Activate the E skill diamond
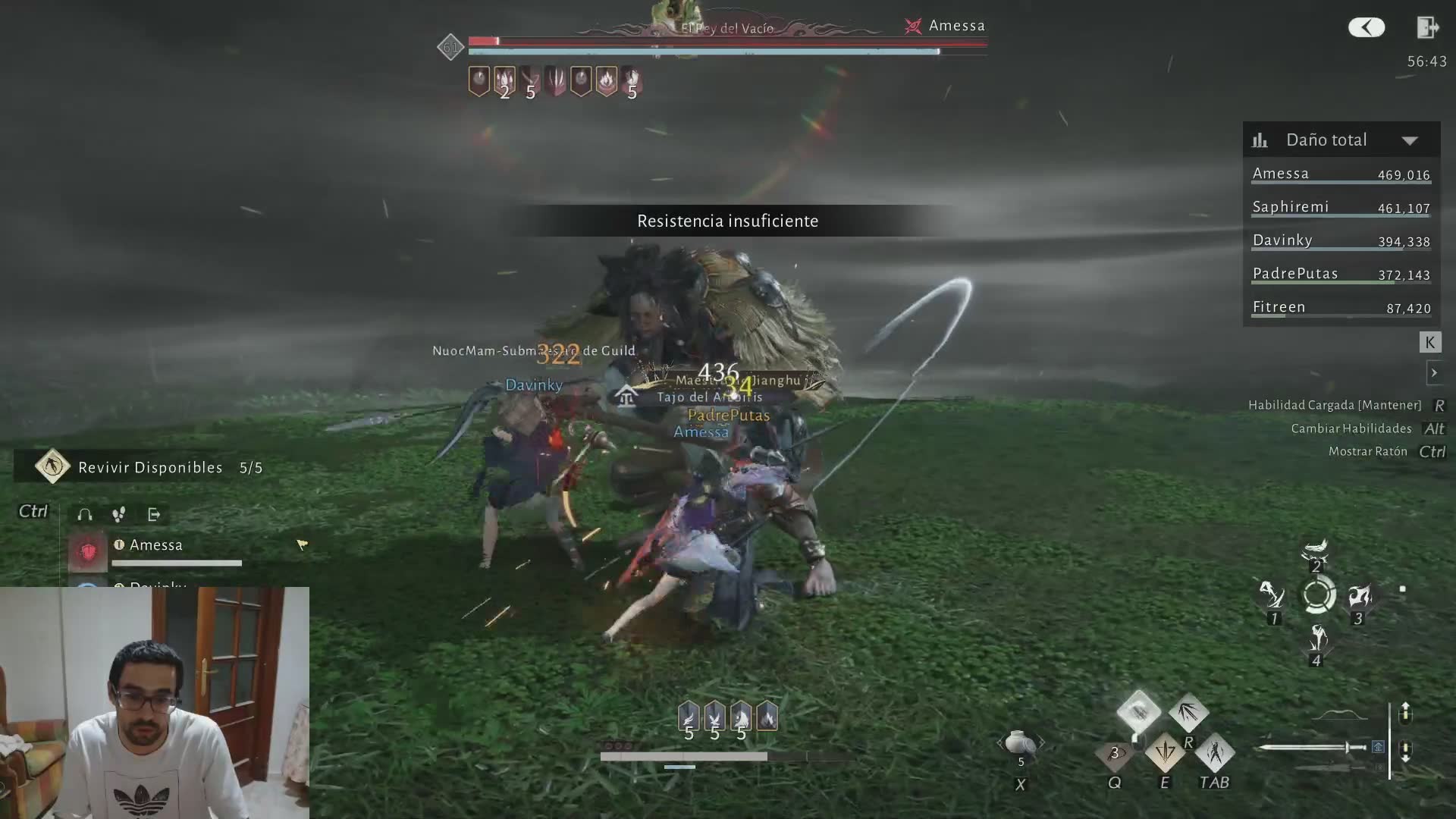 tap(1164, 752)
